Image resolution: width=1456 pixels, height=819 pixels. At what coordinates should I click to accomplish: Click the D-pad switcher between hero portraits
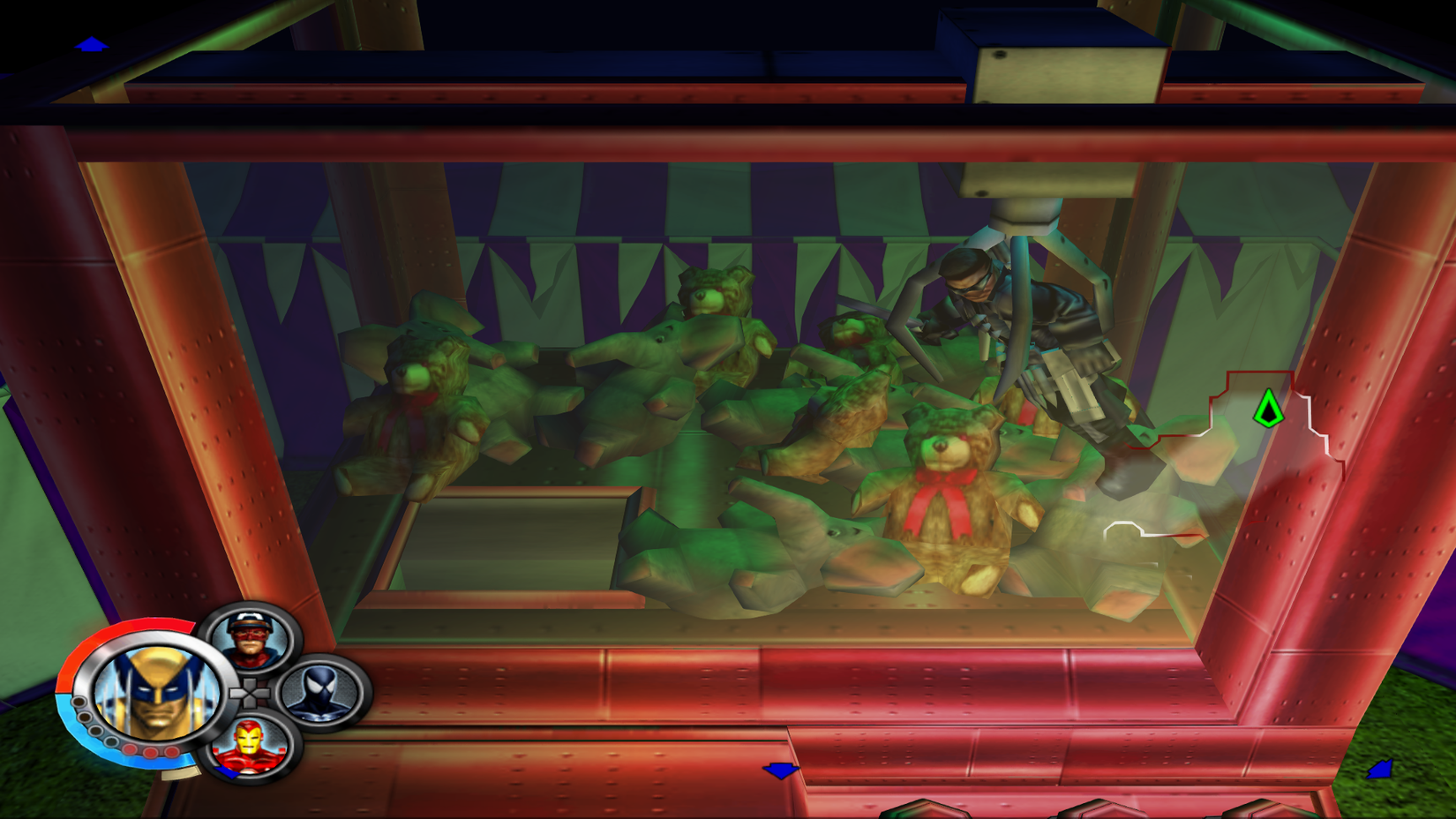(250, 694)
